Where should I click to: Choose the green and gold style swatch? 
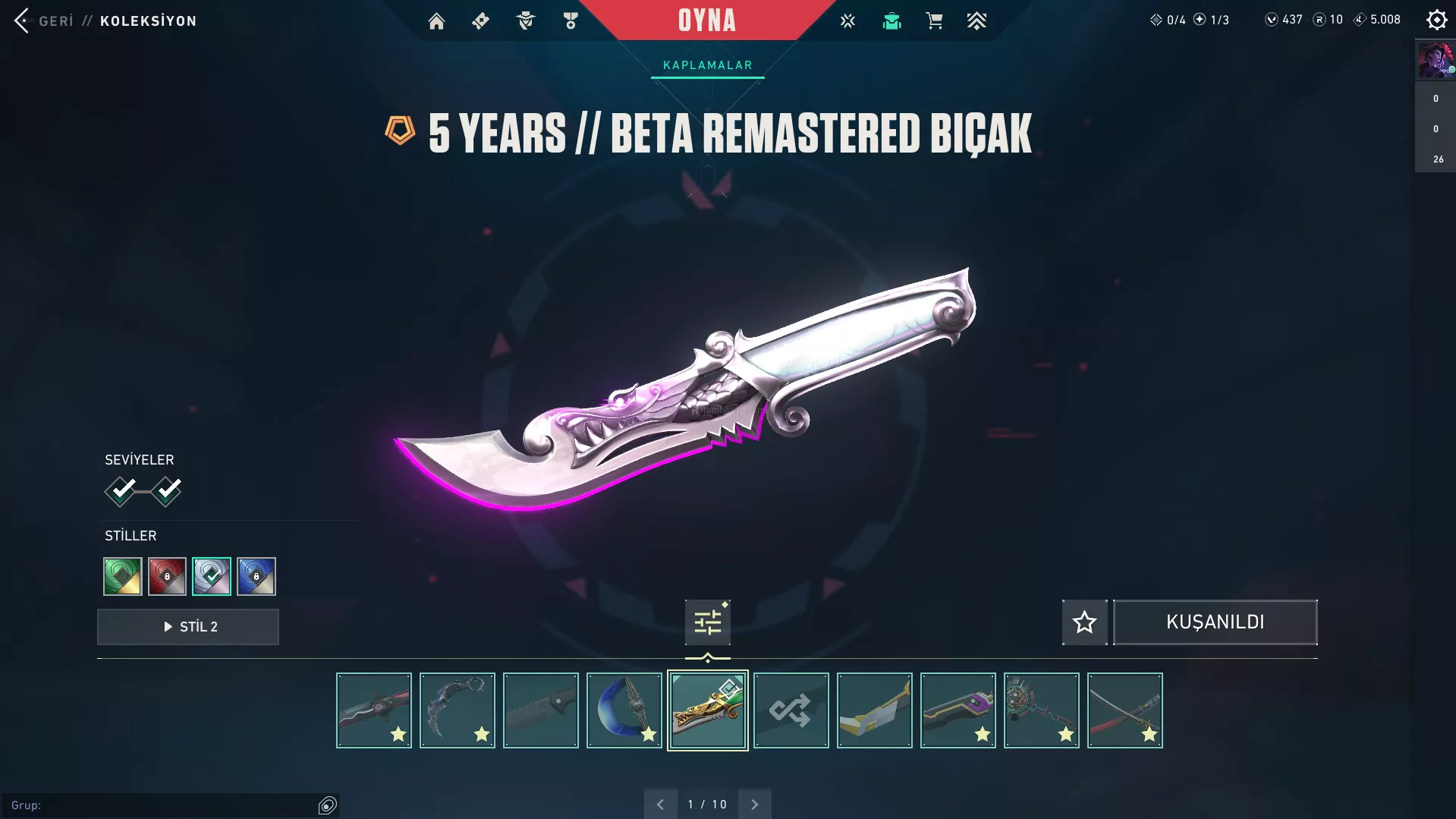[x=123, y=576]
